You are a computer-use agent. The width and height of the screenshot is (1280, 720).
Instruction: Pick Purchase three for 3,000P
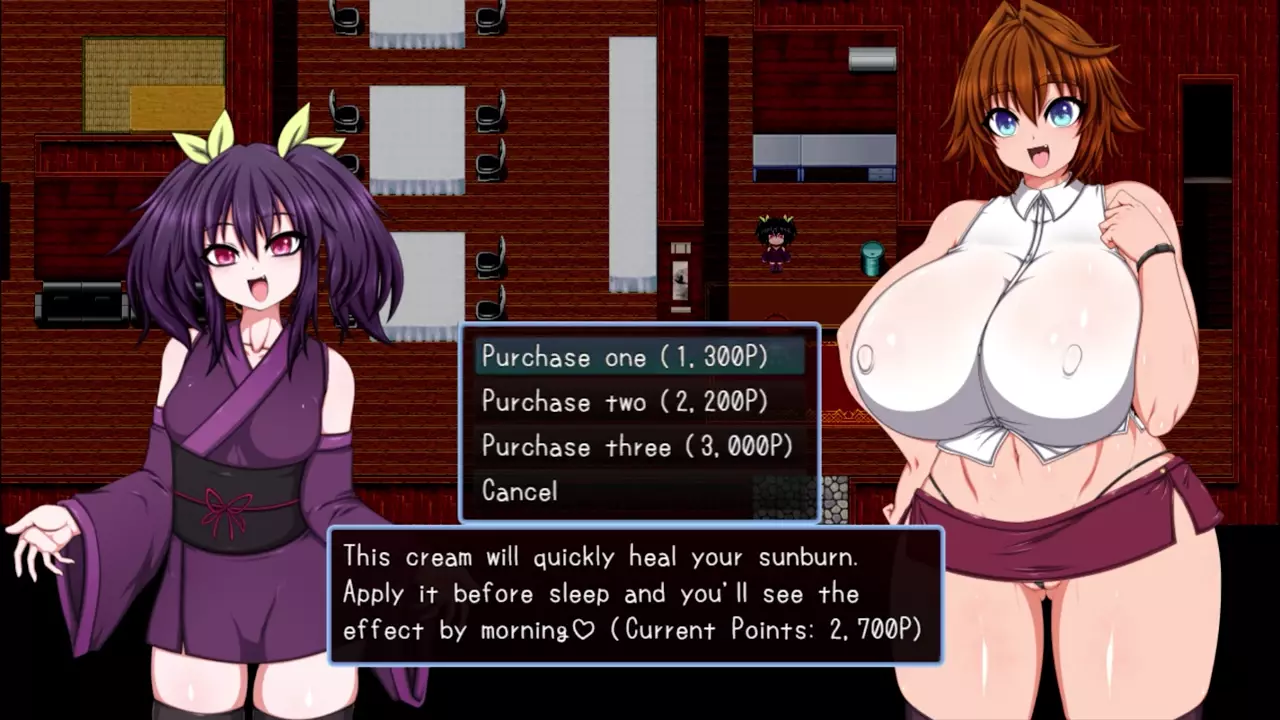(x=638, y=447)
